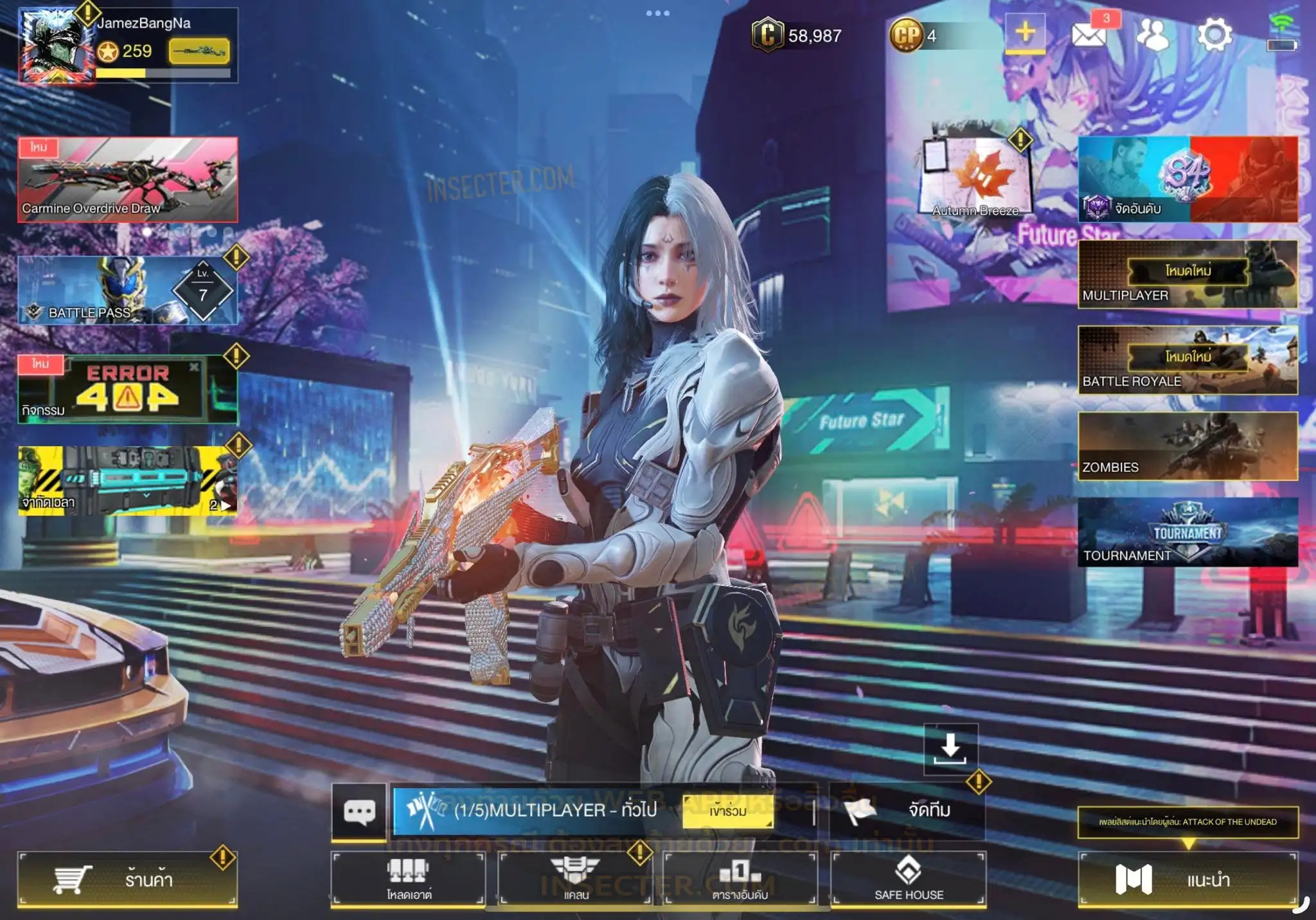
Task: Open the Battle Pass panel
Action: tap(127, 291)
